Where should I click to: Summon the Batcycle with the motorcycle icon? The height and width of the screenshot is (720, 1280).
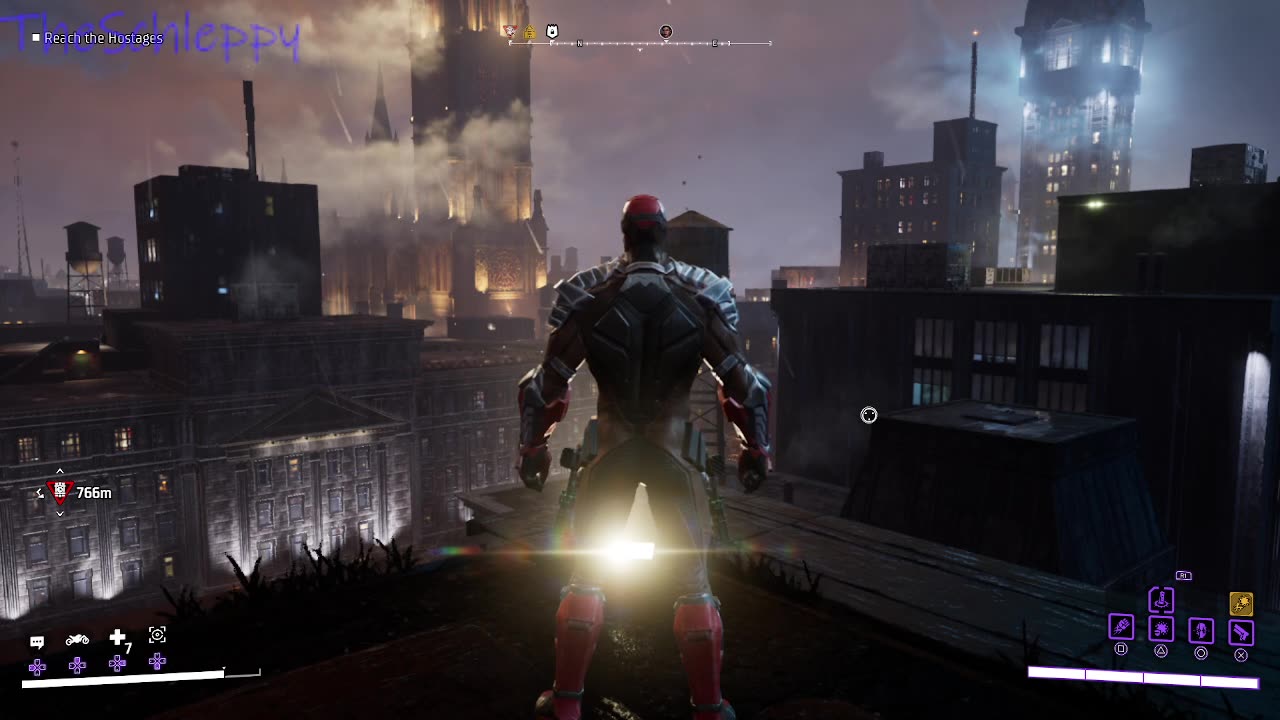[x=77, y=640]
